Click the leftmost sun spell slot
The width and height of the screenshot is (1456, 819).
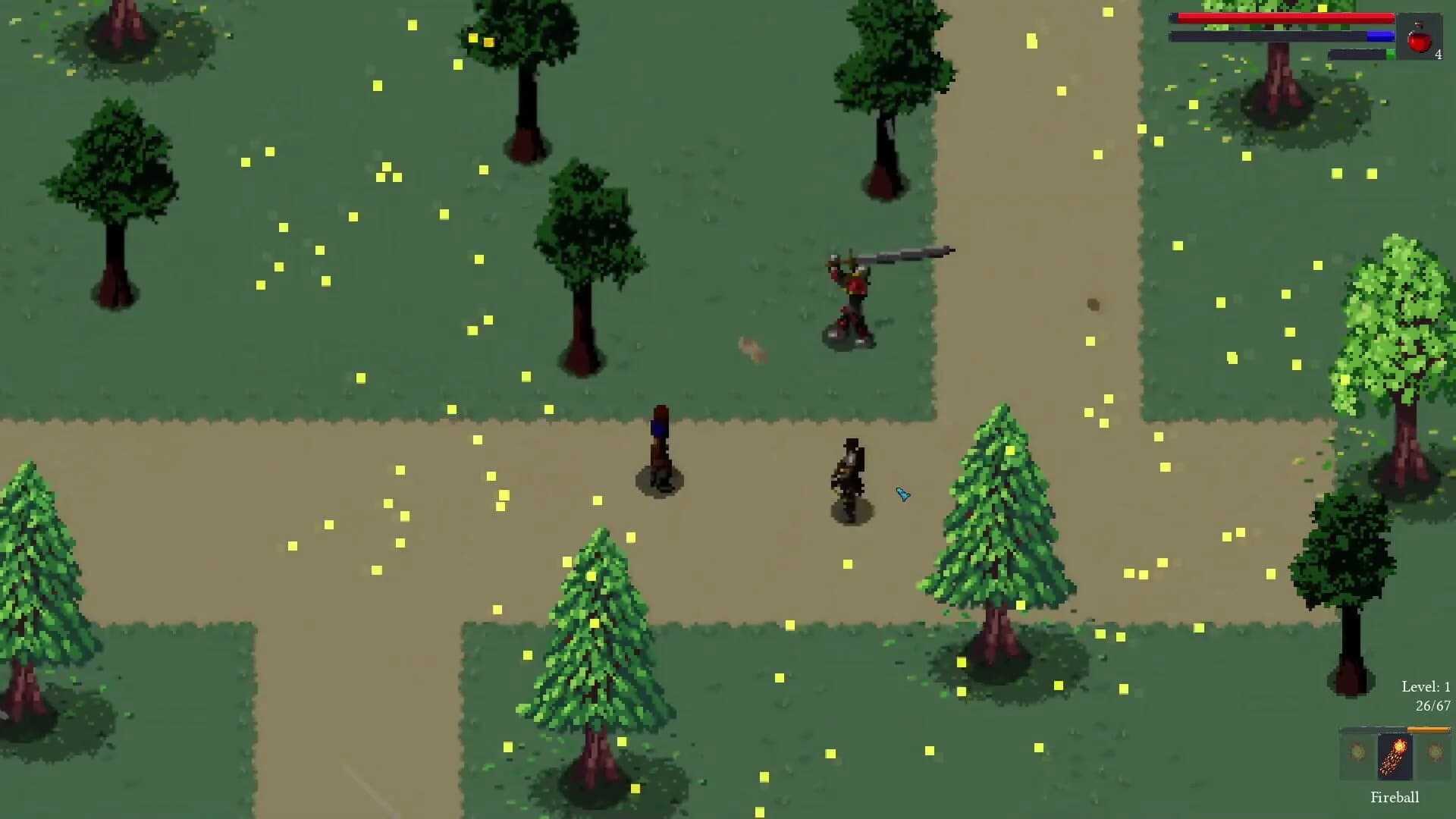[x=1357, y=751]
